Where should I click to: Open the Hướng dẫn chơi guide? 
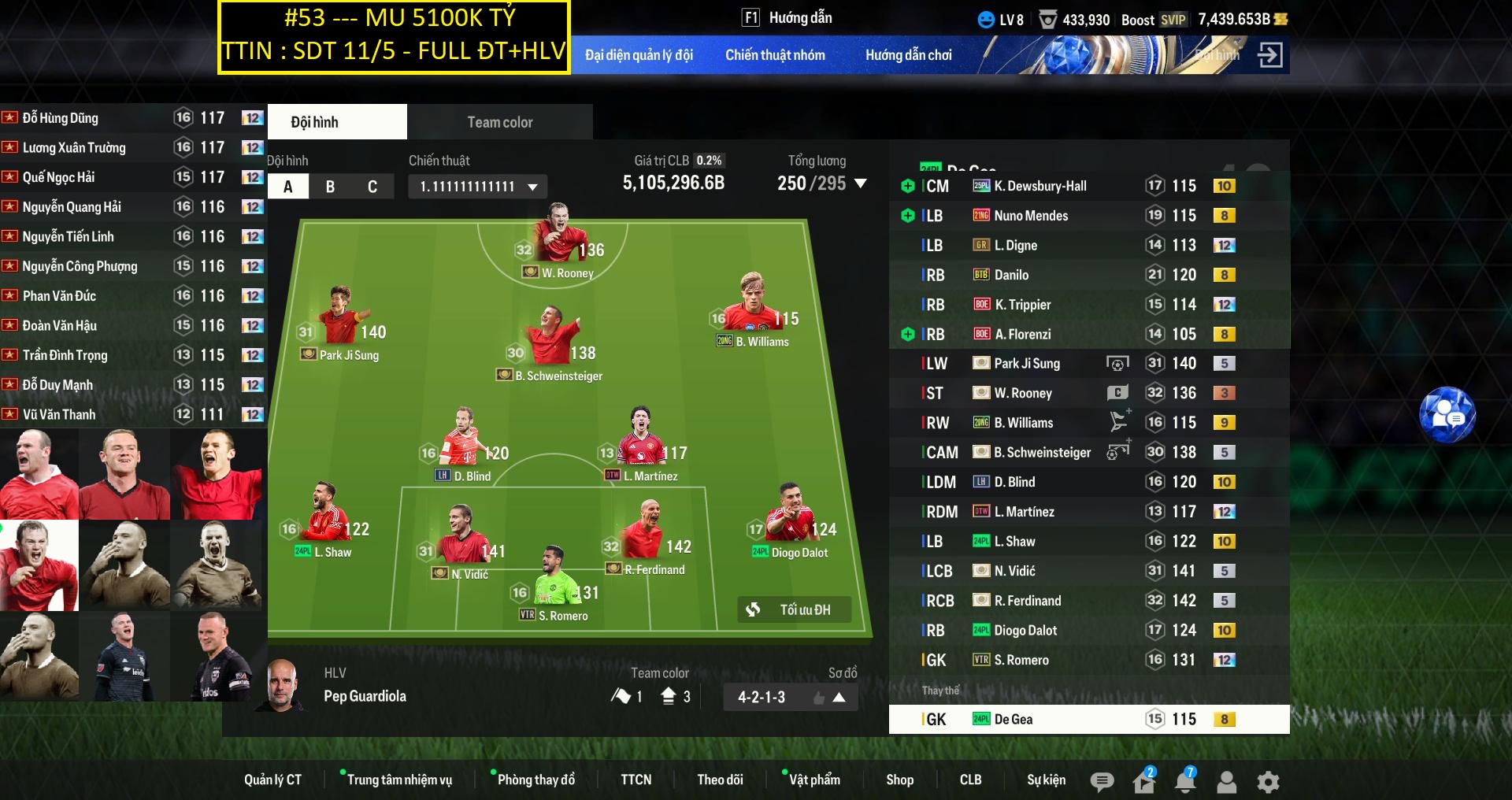(908, 55)
